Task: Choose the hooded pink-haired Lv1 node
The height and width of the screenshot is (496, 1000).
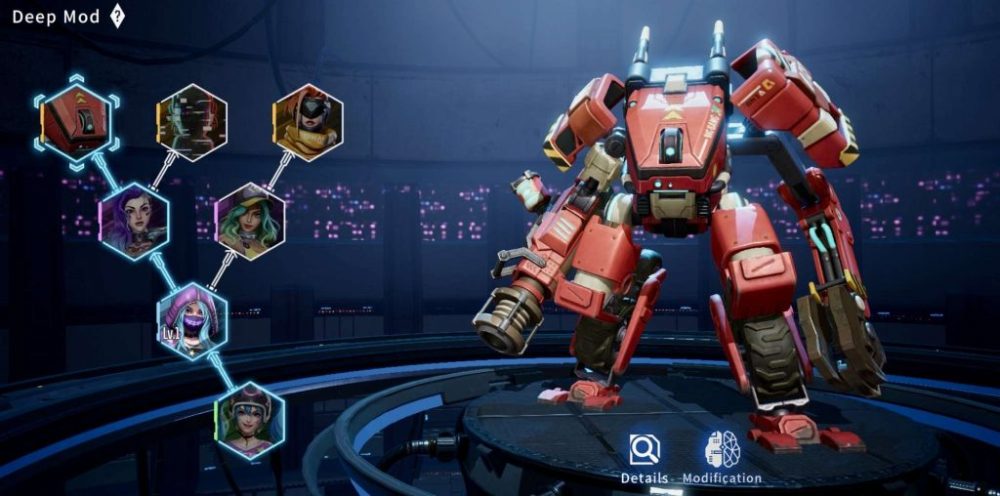Action: (192, 320)
